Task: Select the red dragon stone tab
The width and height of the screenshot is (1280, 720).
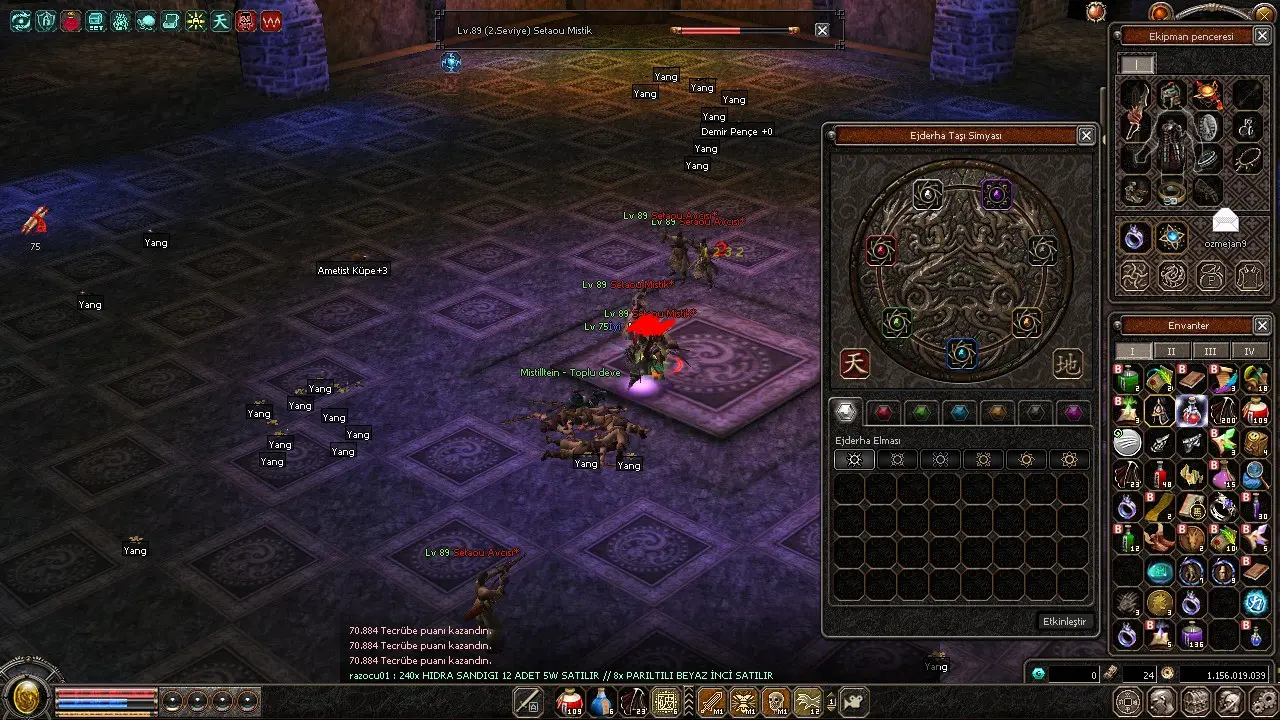Action: 883,412
